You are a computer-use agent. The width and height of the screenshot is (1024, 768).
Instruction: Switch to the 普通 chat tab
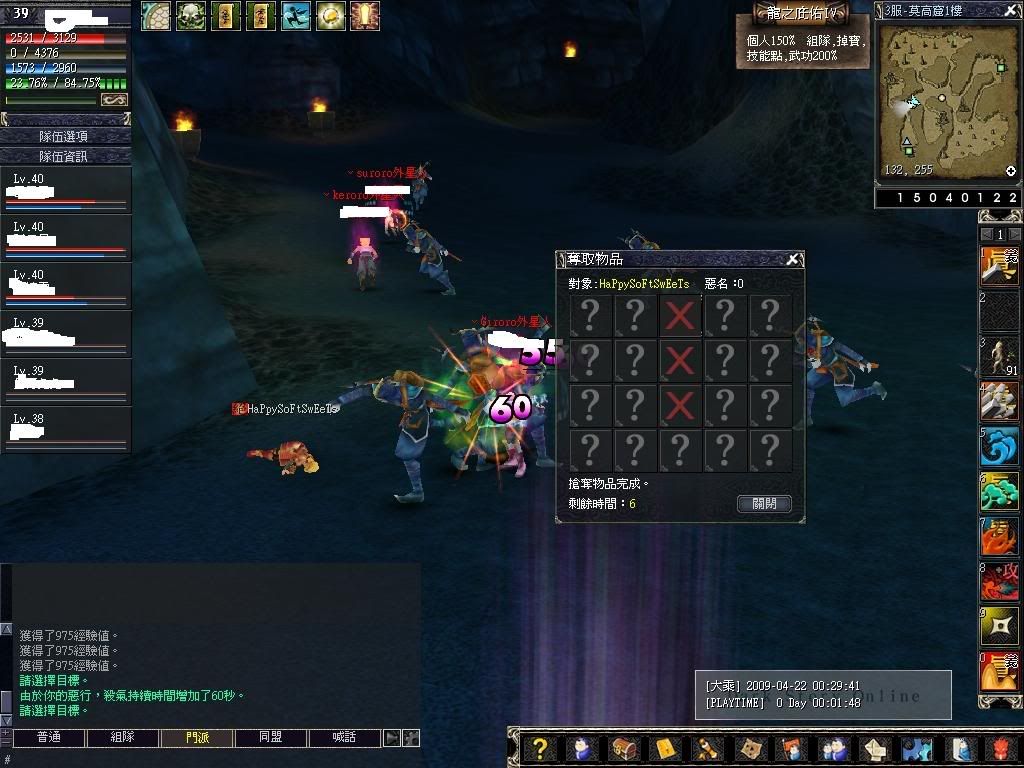pyautogui.click(x=48, y=738)
